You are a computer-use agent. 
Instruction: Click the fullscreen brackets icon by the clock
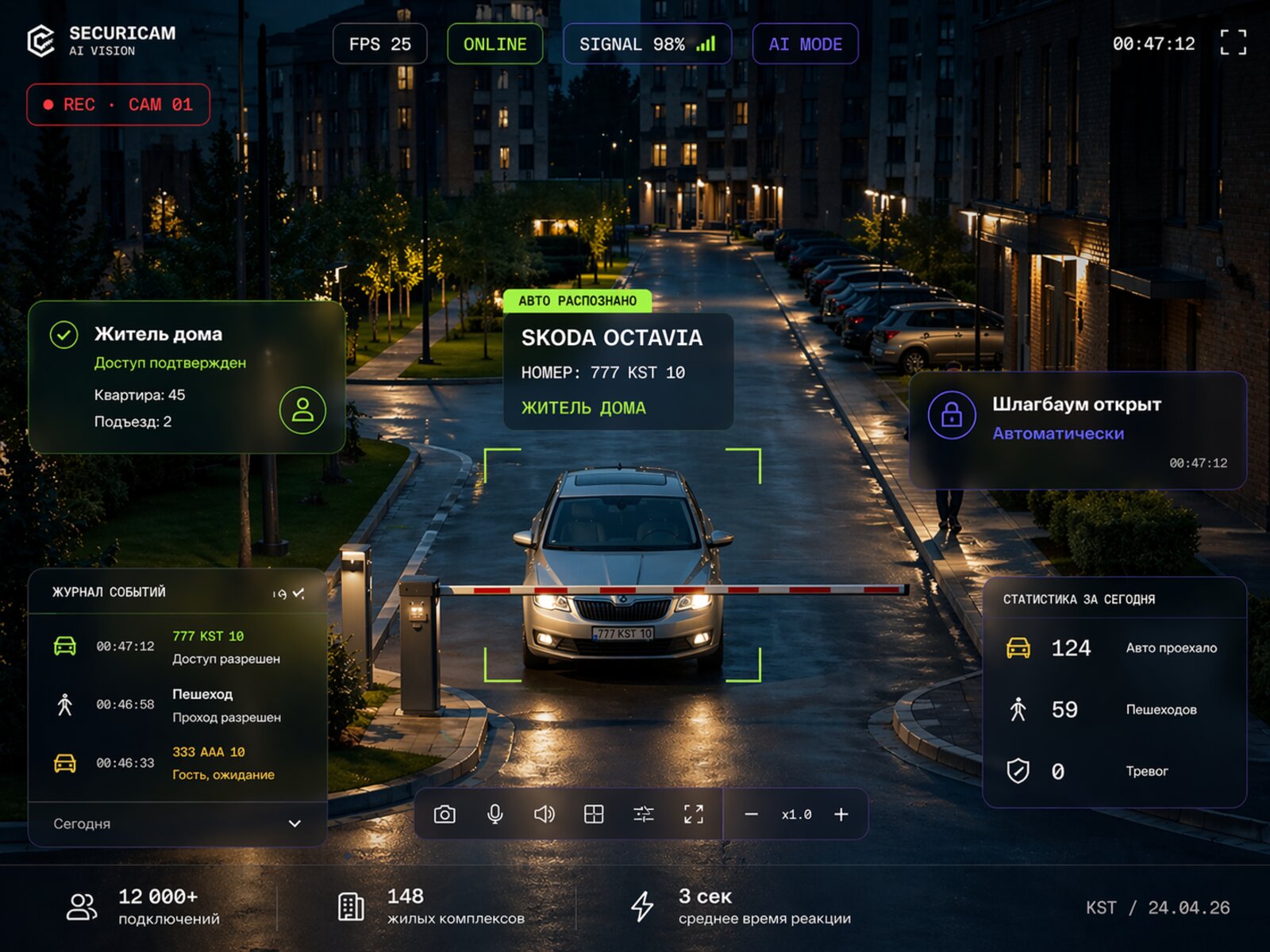click(x=1233, y=43)
